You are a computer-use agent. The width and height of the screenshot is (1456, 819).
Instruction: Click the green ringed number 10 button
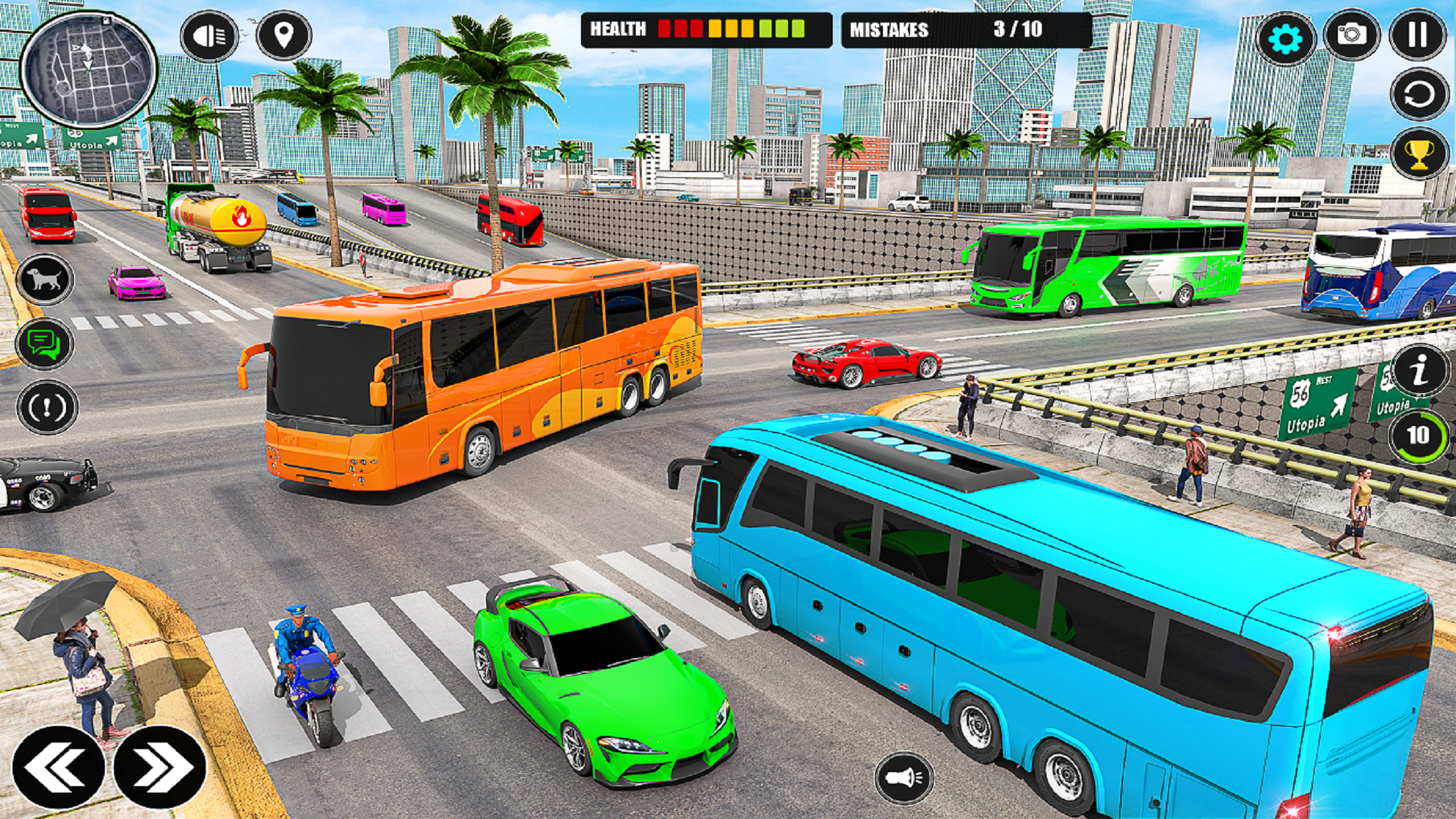(x=1418, y=436)
